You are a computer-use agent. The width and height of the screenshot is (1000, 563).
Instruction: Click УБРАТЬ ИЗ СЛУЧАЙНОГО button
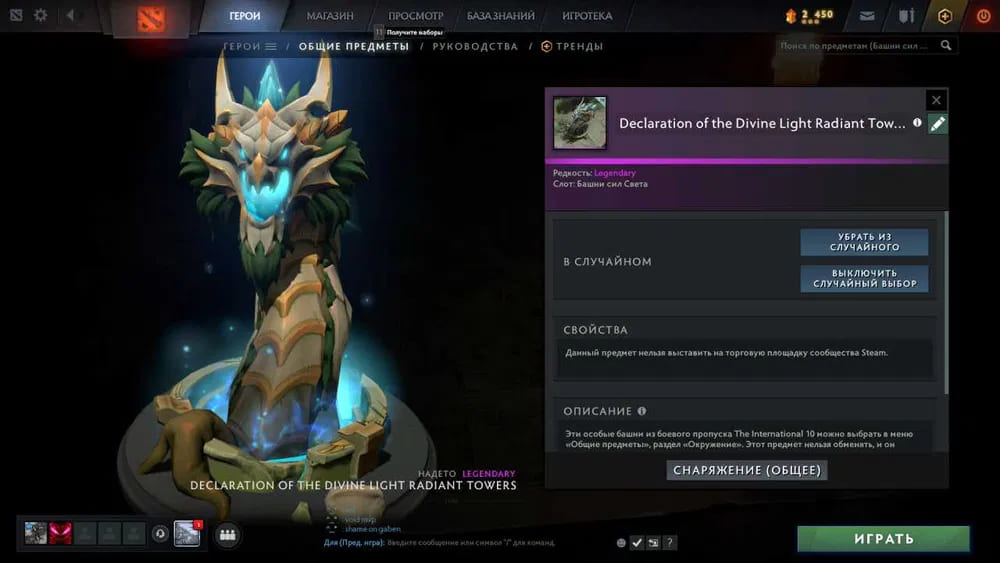click(x=864, y=242)
